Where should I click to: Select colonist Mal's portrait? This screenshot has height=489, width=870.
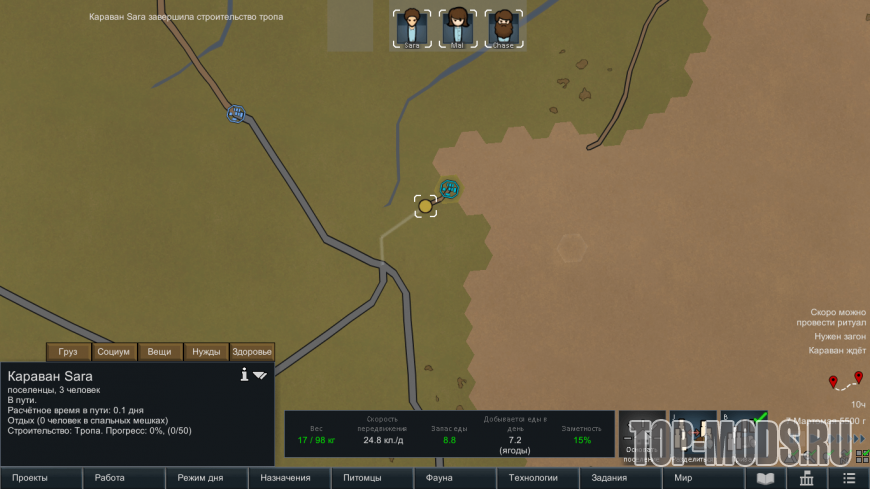point(458,28)
